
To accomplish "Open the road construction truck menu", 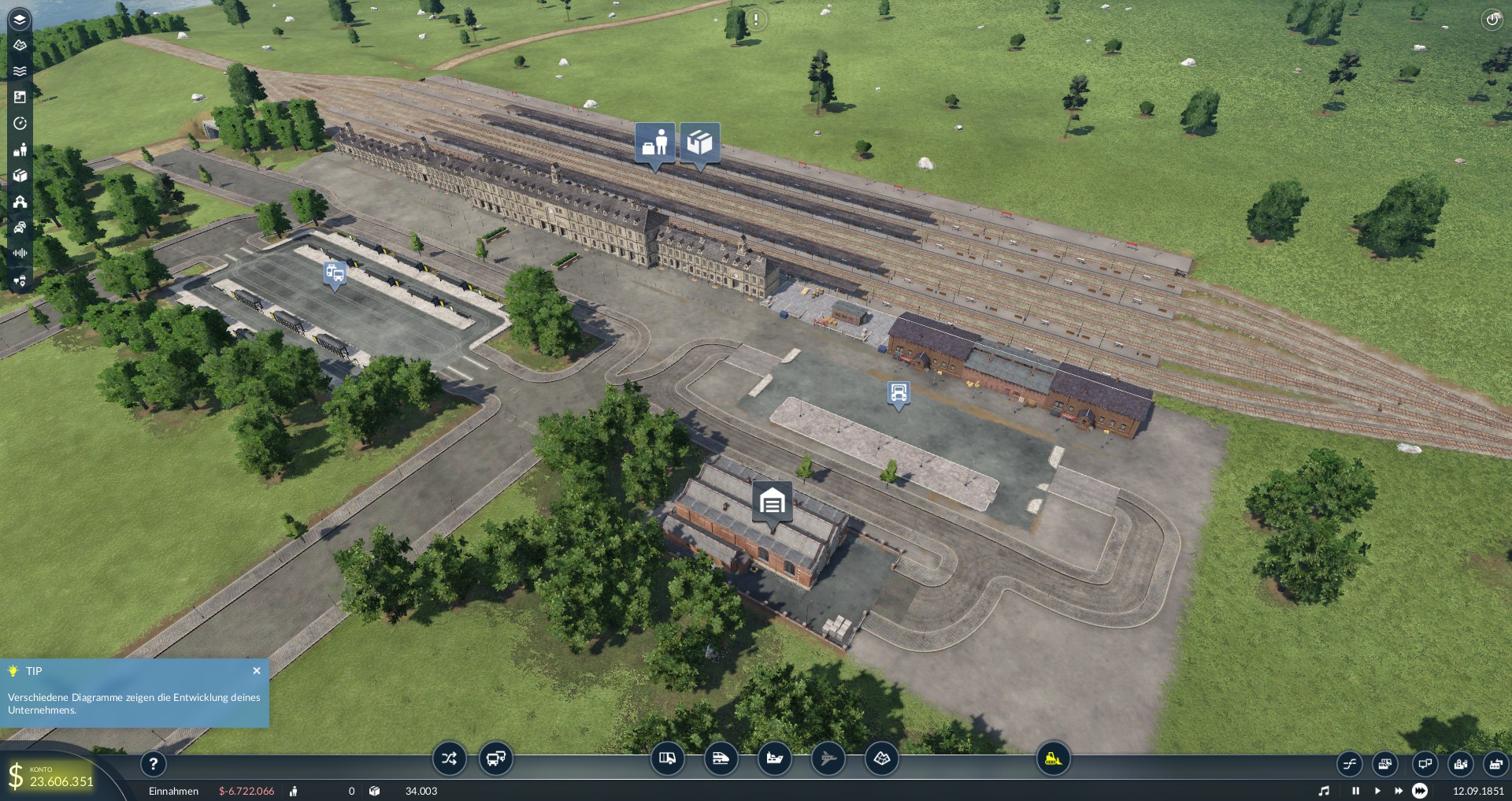I will (x=667, y=758).
